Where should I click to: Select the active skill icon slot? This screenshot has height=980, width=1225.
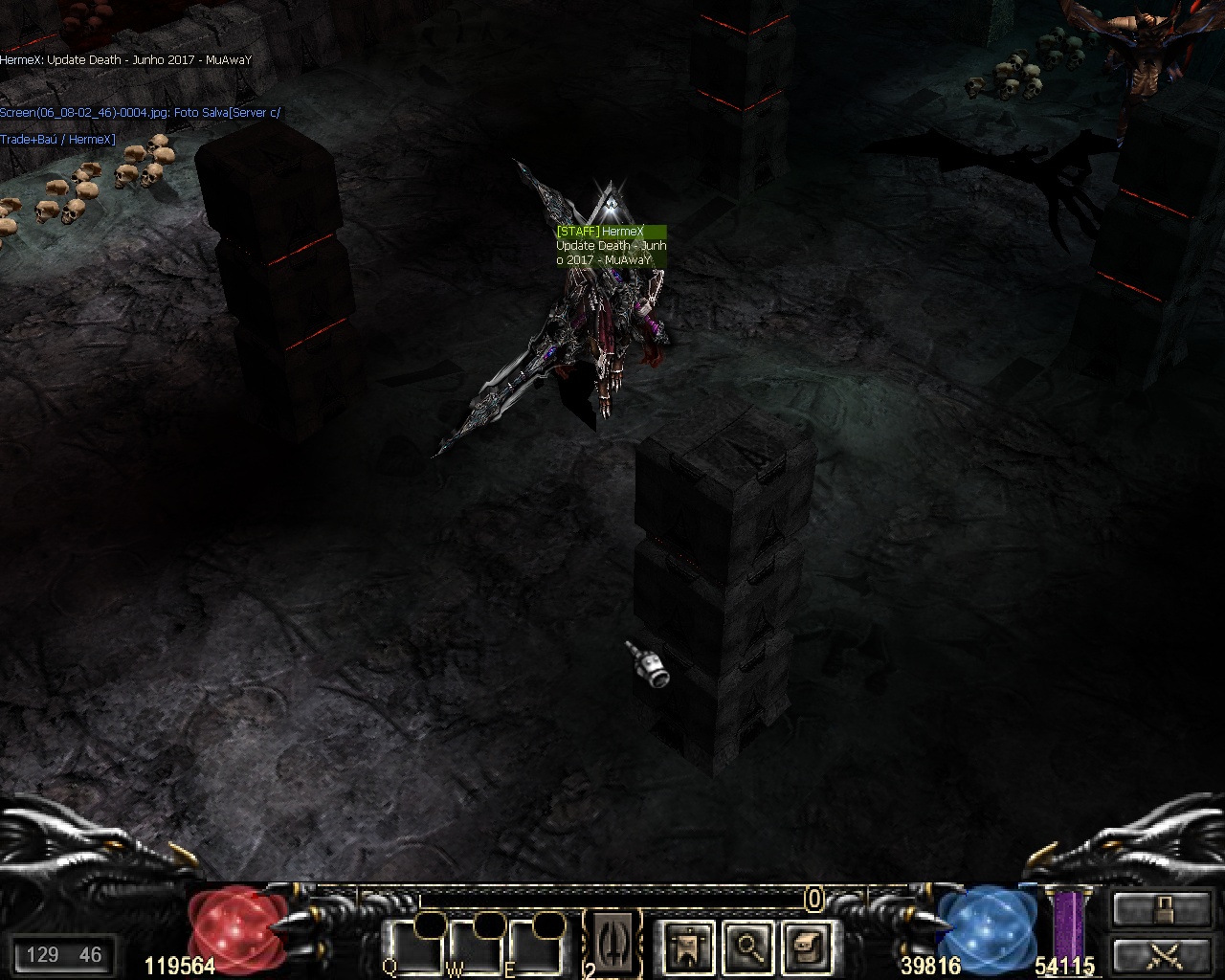point(612,942)
